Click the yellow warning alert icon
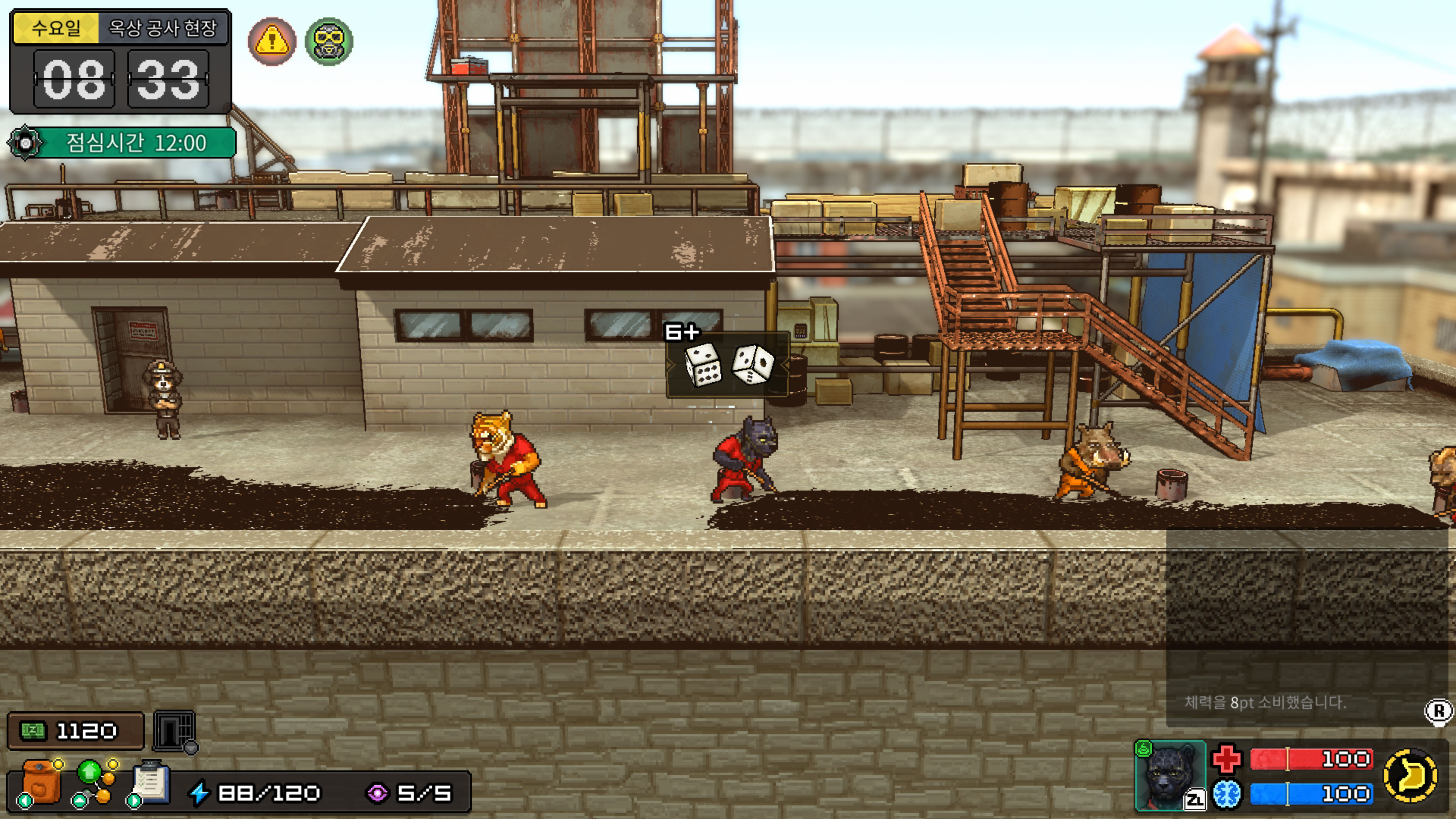The height and width of the screenshot is (819, 1456). pyautogui.click(x=272, y=41)
